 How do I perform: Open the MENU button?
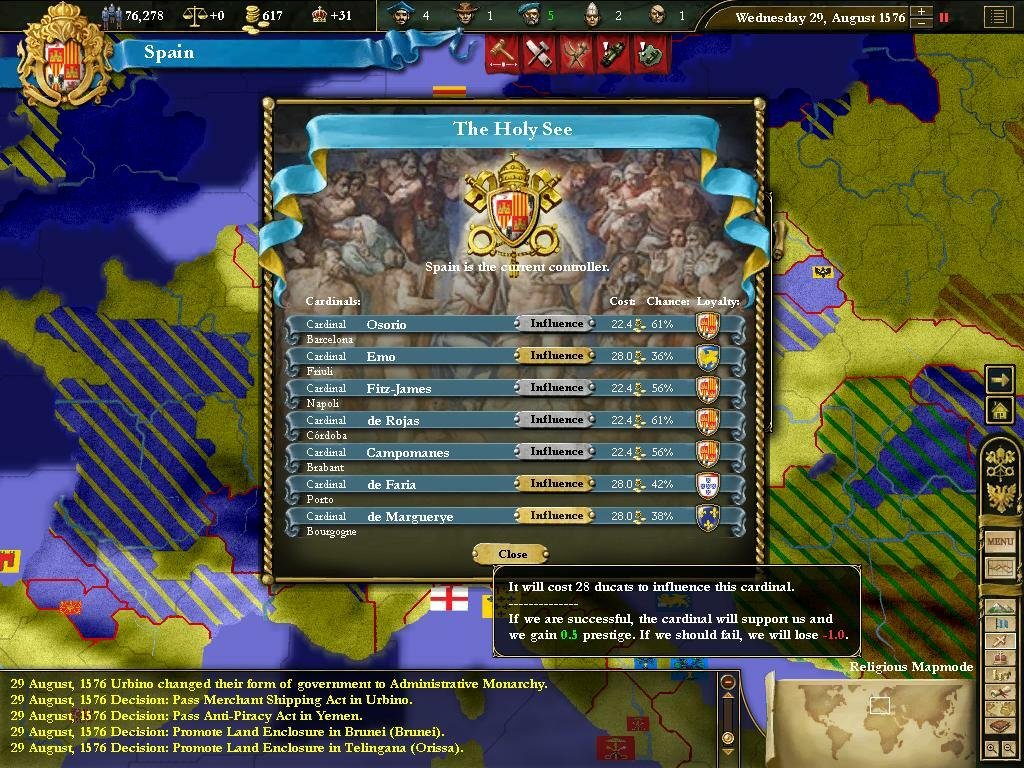tap(1000, 541)
